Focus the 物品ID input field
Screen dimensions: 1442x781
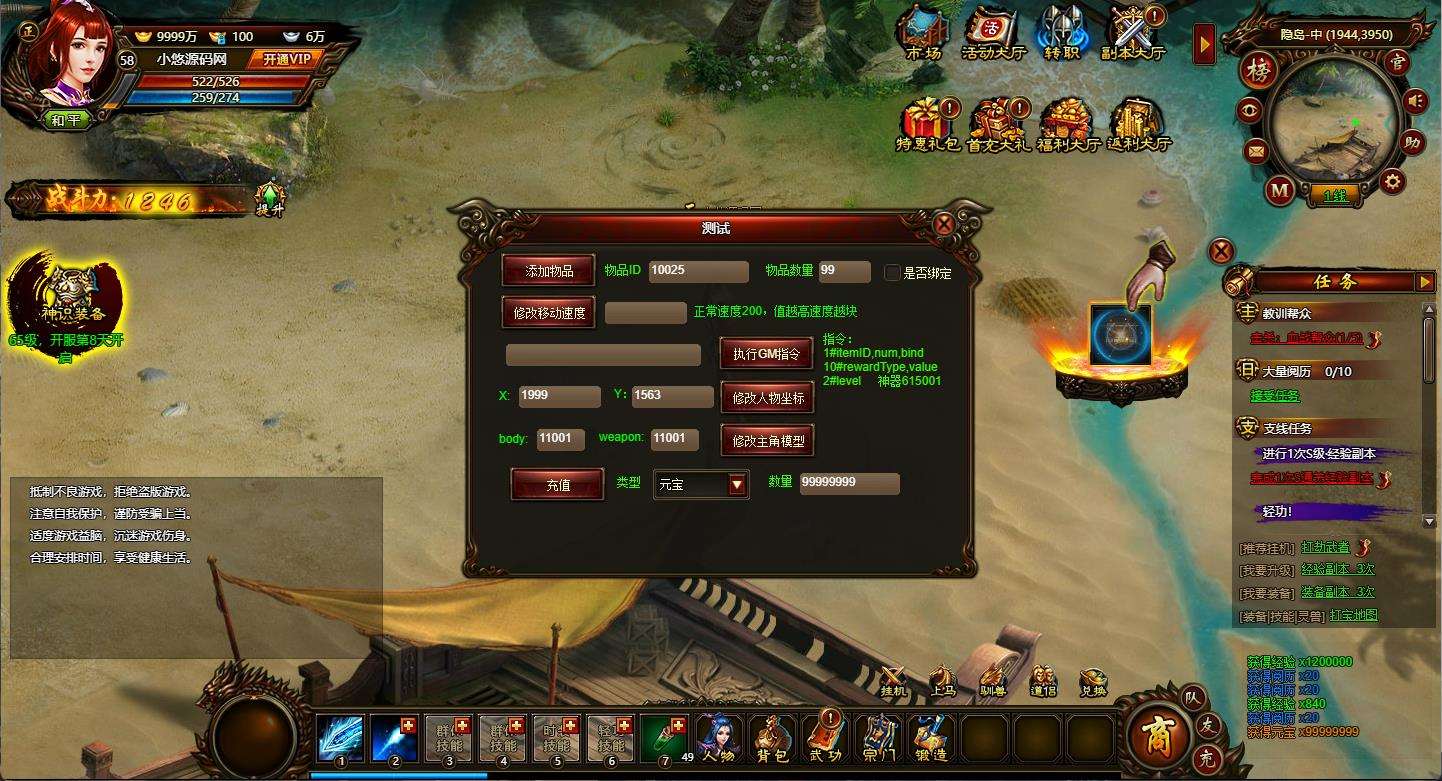point(698,272)
